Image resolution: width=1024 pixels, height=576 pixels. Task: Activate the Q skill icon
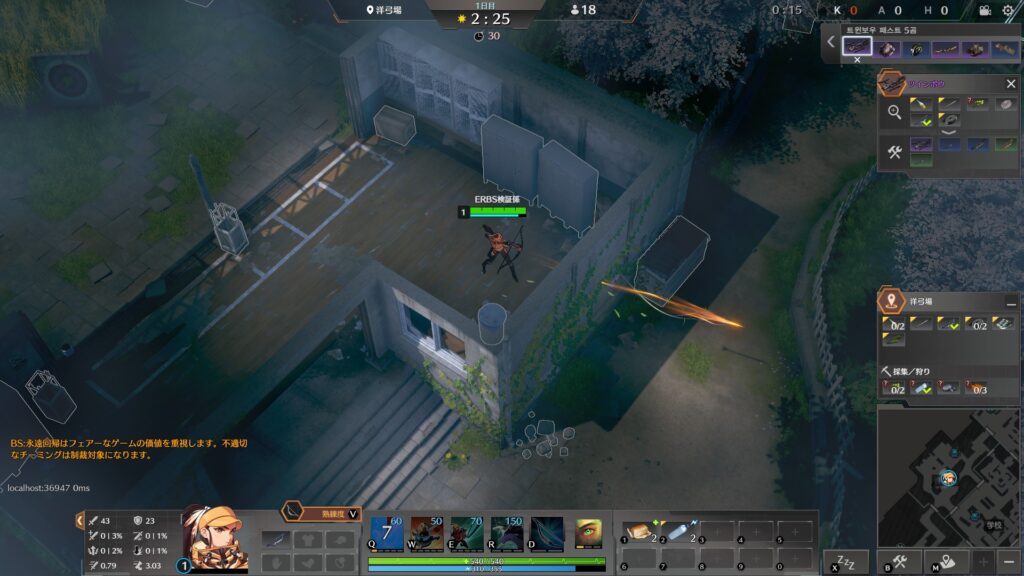[387, 534]
